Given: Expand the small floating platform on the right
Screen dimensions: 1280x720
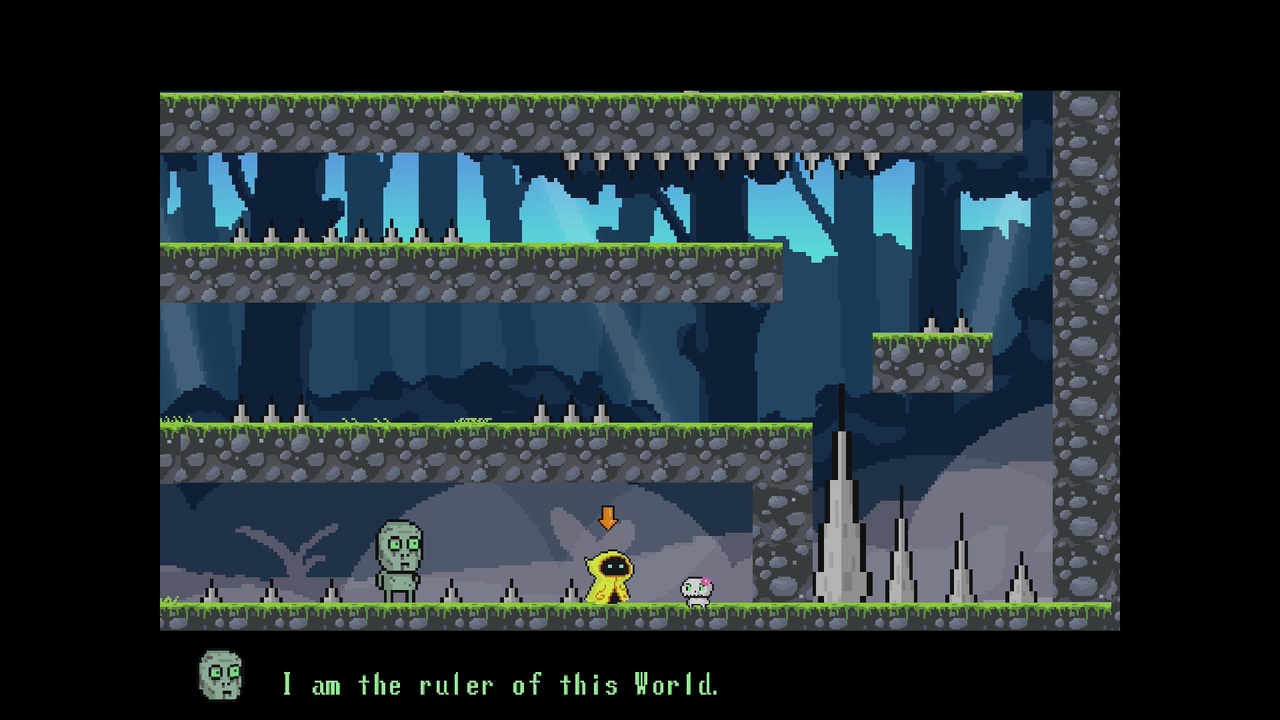Looking at the screenshot, I should [x=930, y=360].
